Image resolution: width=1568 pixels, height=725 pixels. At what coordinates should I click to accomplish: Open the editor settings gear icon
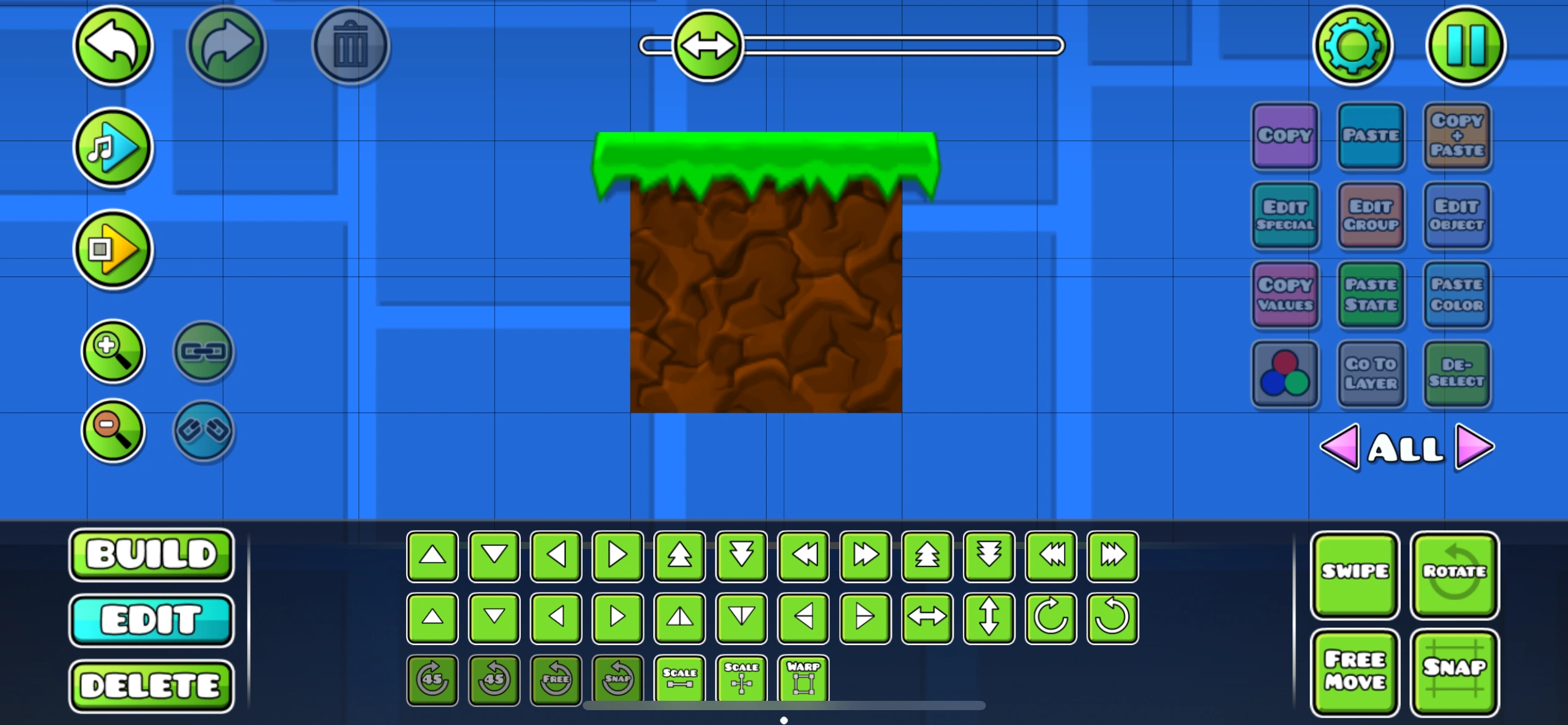(1354, 46)
